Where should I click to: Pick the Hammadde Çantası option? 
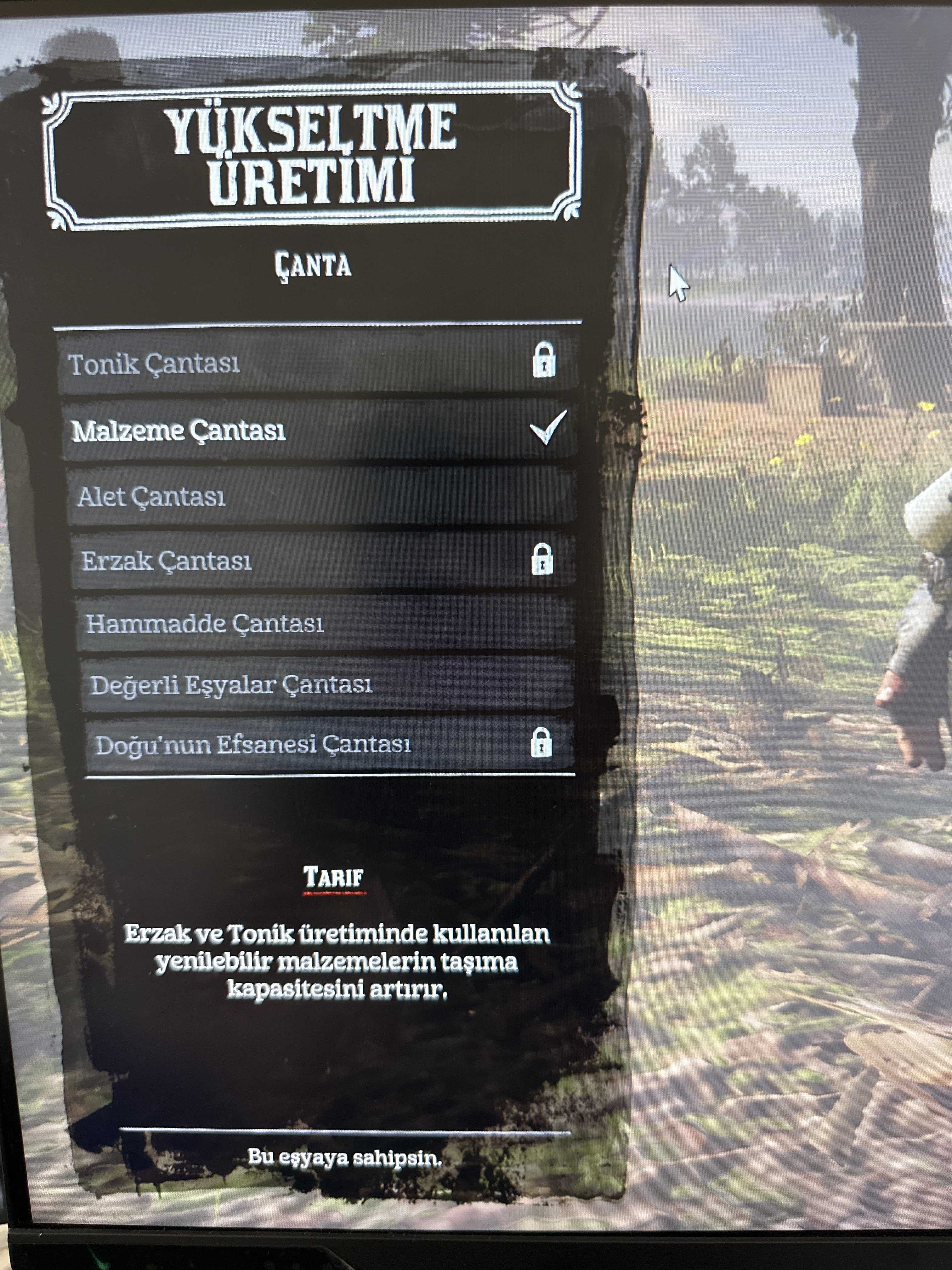click(325, 624)
